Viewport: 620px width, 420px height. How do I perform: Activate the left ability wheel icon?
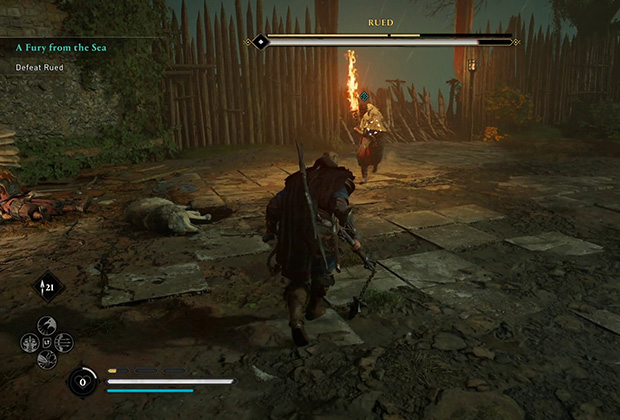(x=30, y=343)
